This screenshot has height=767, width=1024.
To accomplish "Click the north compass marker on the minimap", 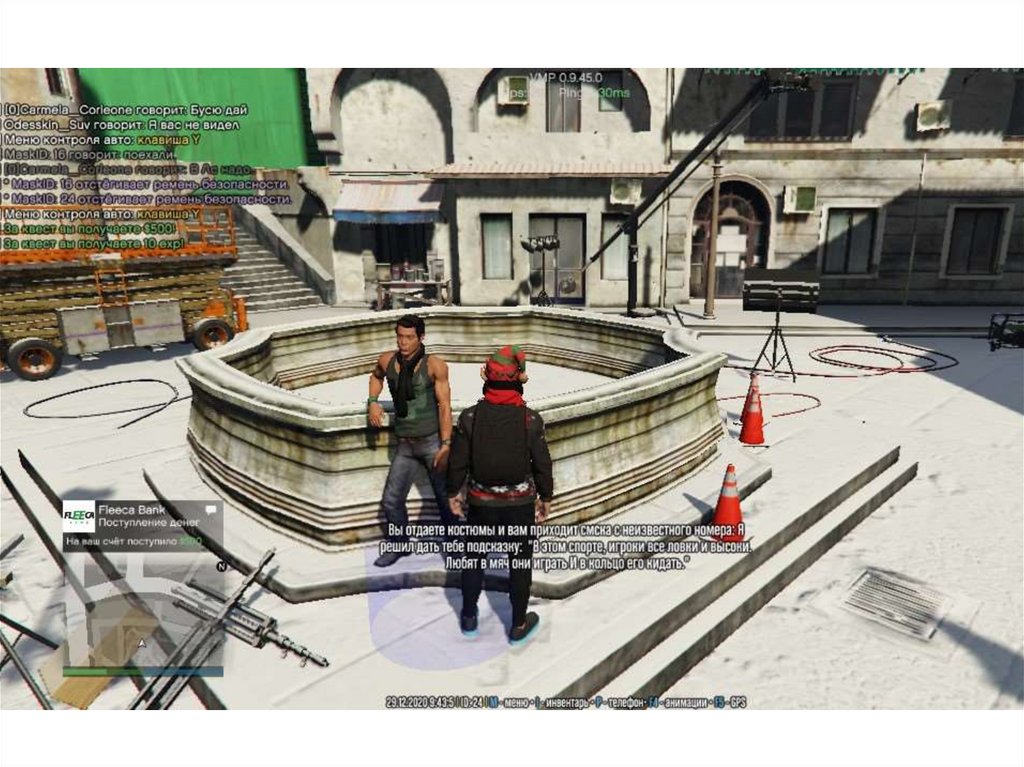I will 221,566.
